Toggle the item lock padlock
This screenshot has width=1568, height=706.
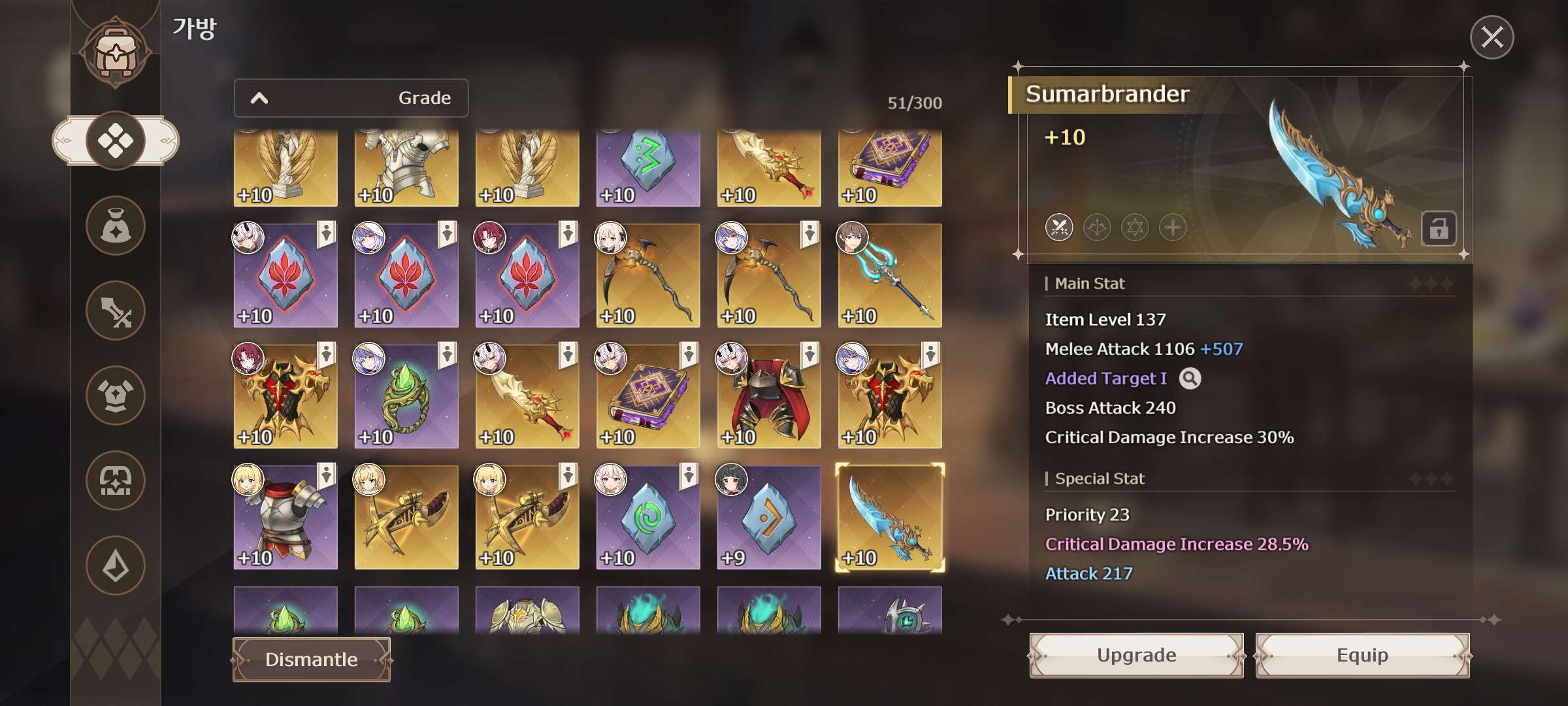1438,229
